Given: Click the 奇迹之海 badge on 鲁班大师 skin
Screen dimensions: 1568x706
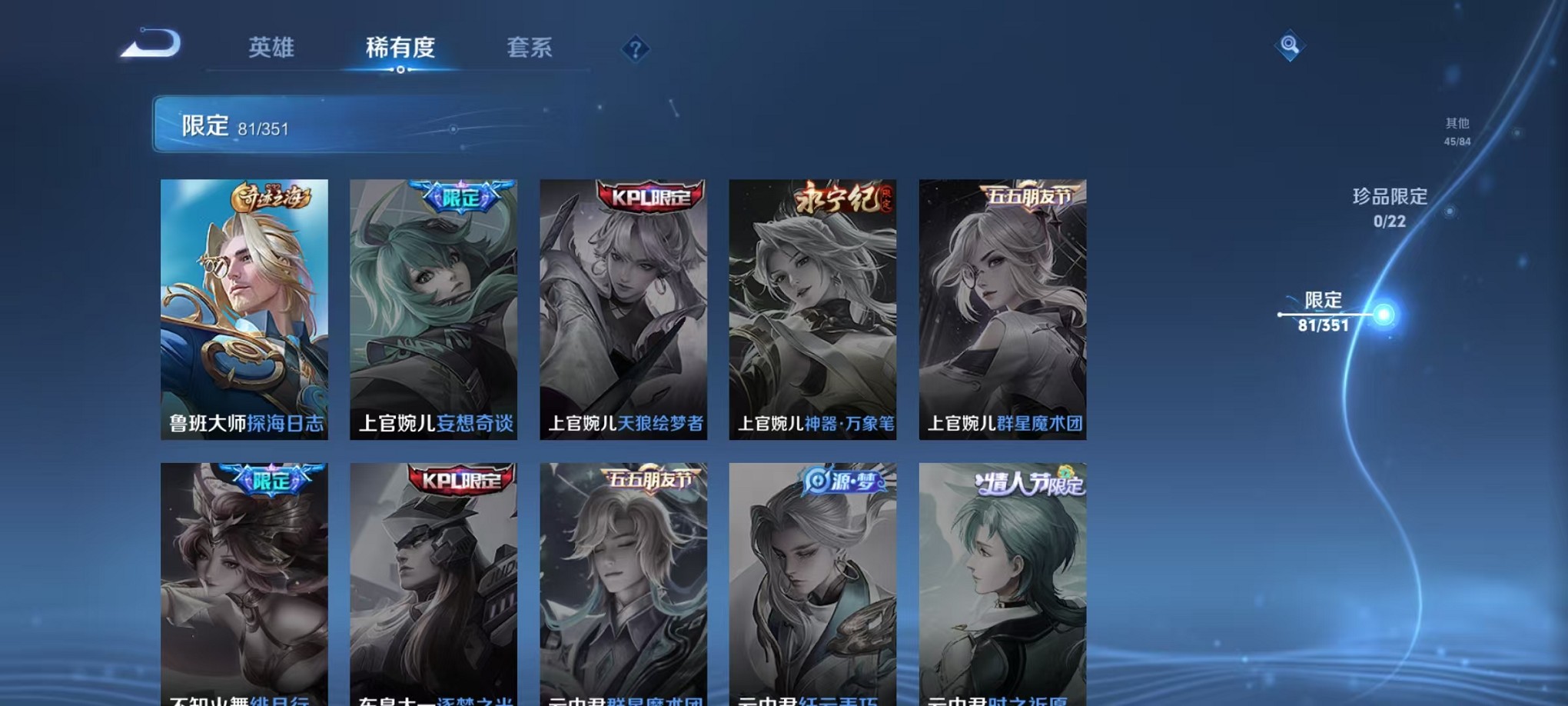Looking at the screenshot, I should pyautogui.click(x=273, y=198).
